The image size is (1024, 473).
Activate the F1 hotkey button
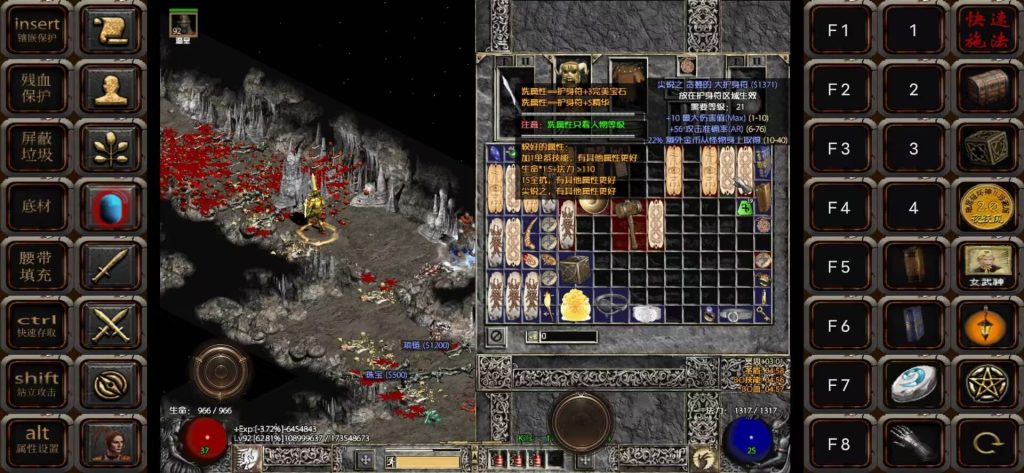point(838,30)
